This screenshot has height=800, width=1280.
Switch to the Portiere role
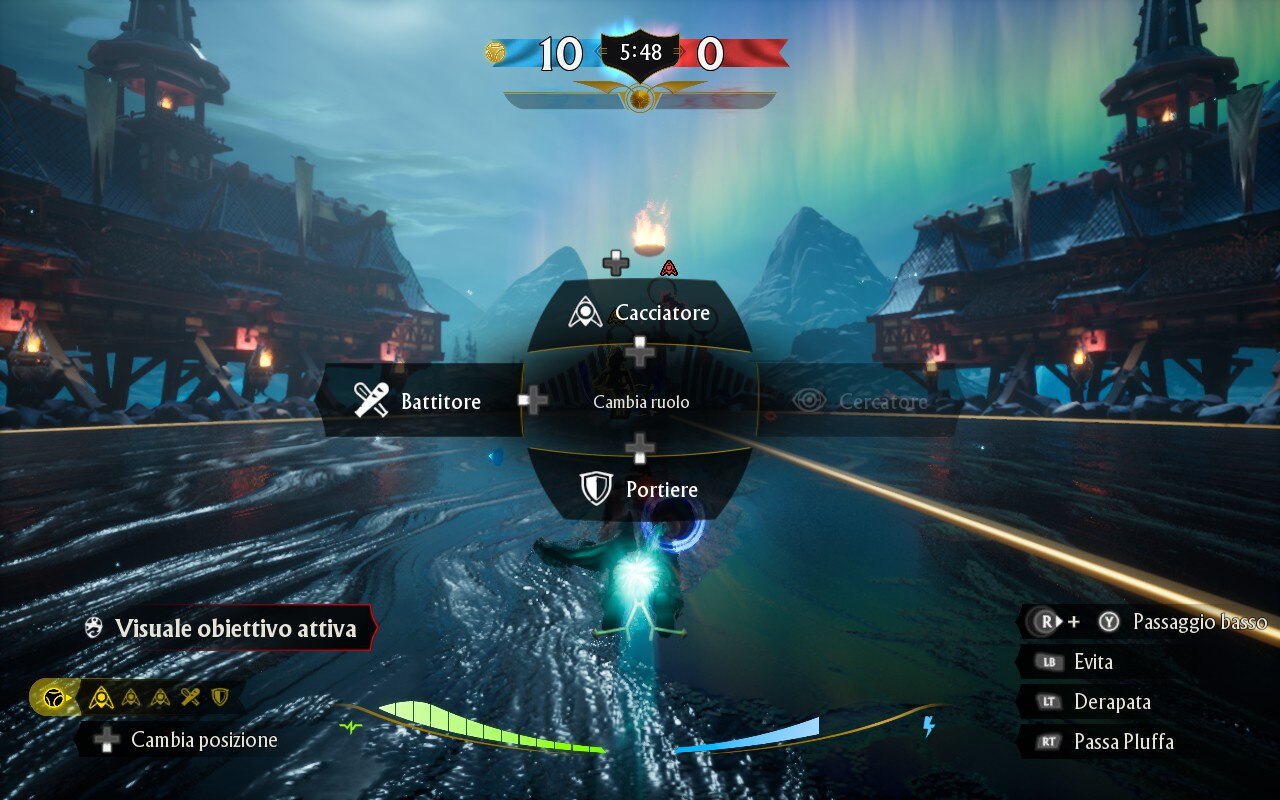click(640, 489)
